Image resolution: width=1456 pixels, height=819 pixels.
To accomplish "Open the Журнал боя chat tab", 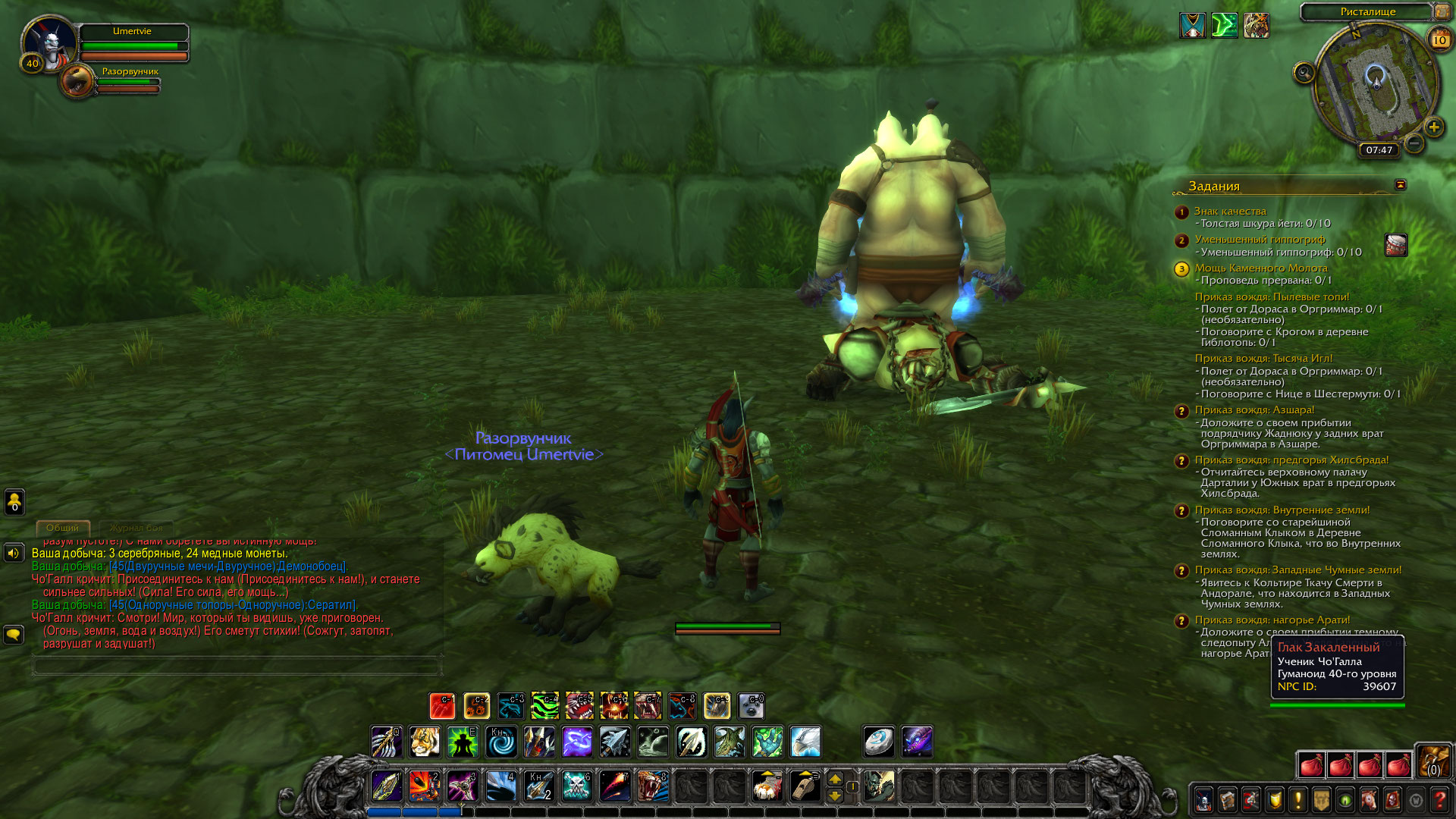I will [136, 528].
